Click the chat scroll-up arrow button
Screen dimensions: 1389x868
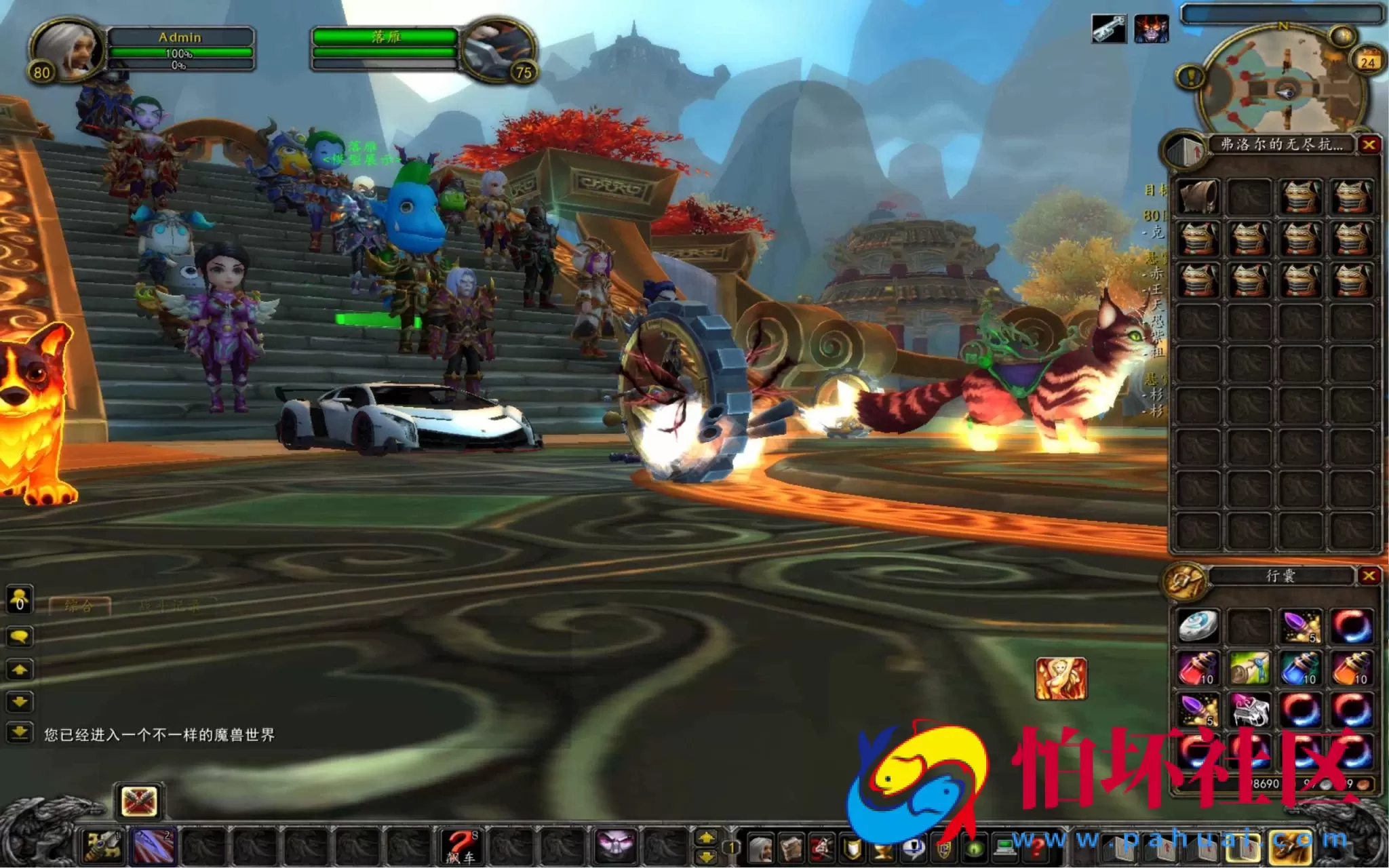pyautogui.click(x=19, y=669)
